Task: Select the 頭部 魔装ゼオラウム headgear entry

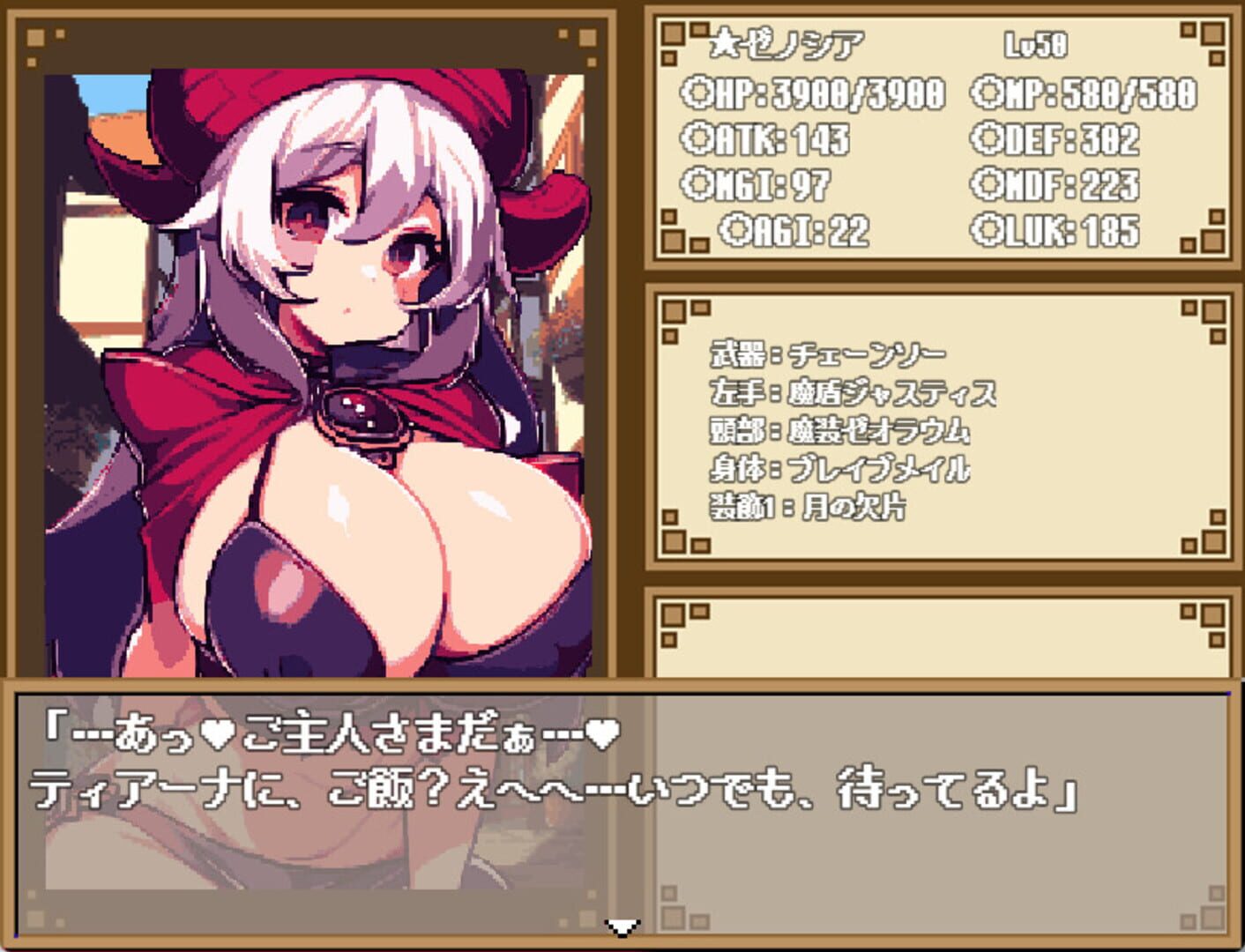Action: click(838, 432)
